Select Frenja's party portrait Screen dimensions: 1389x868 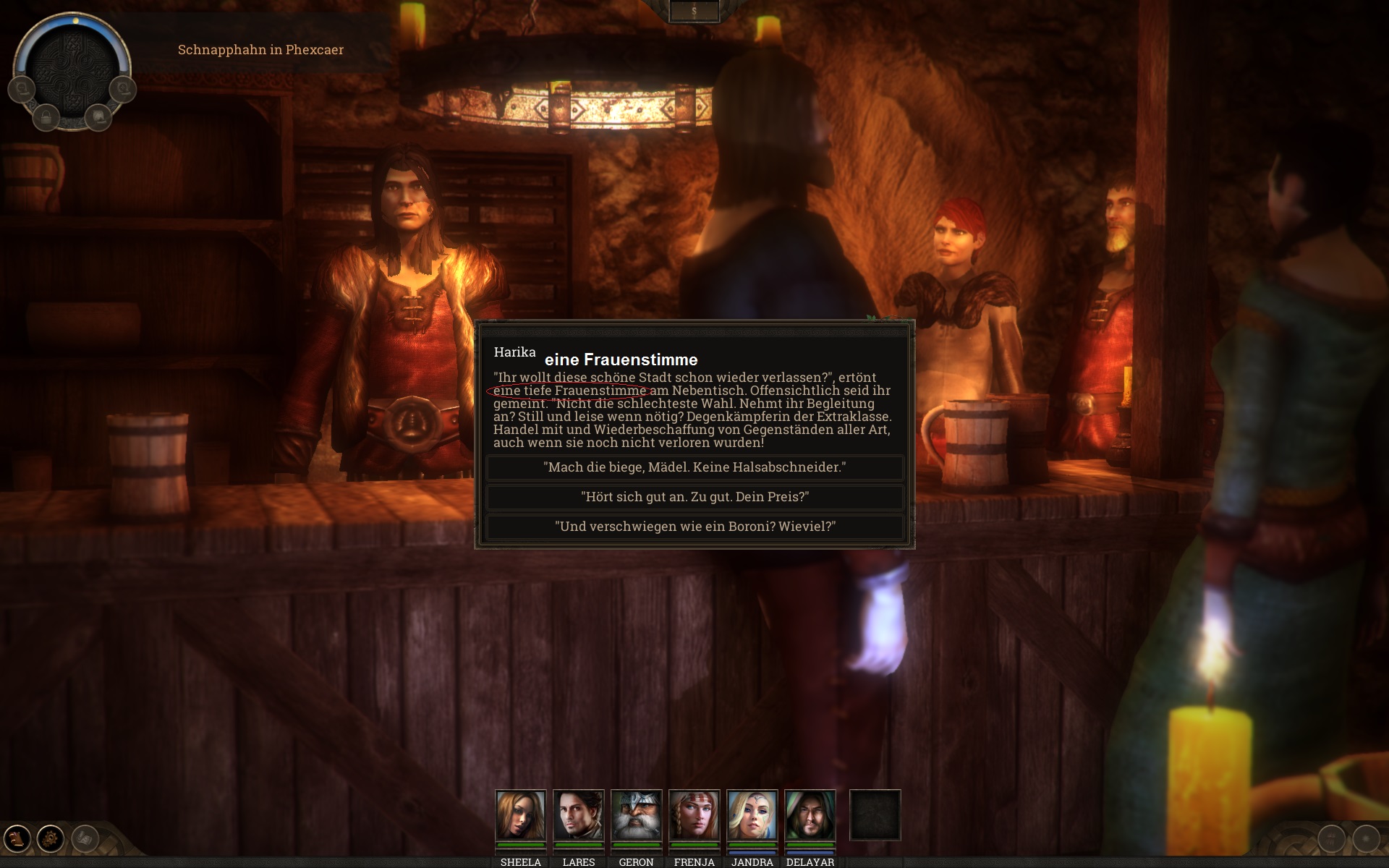tap(694, 815)
